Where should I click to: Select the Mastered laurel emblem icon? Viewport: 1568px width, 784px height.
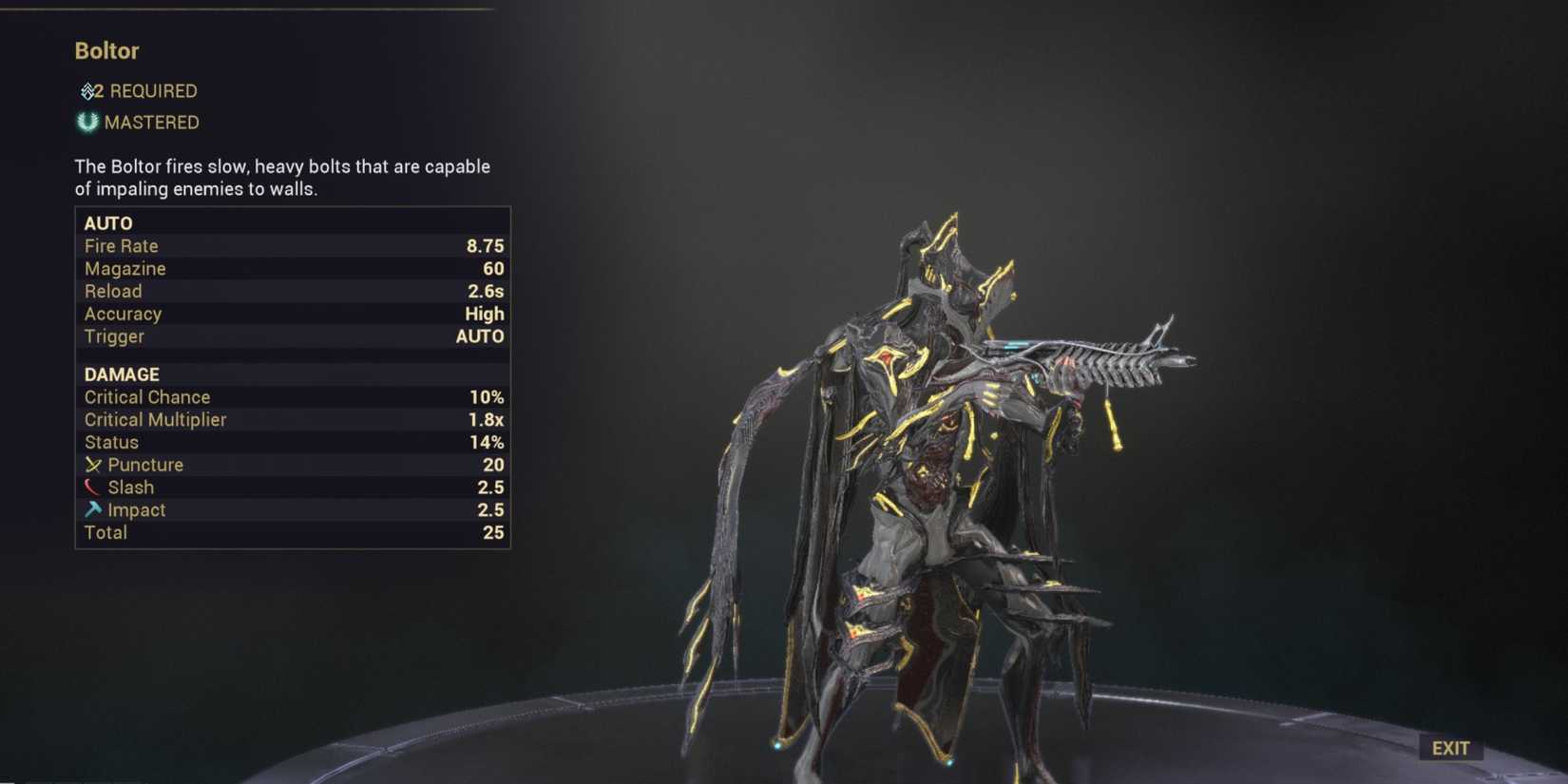[88, 122]
